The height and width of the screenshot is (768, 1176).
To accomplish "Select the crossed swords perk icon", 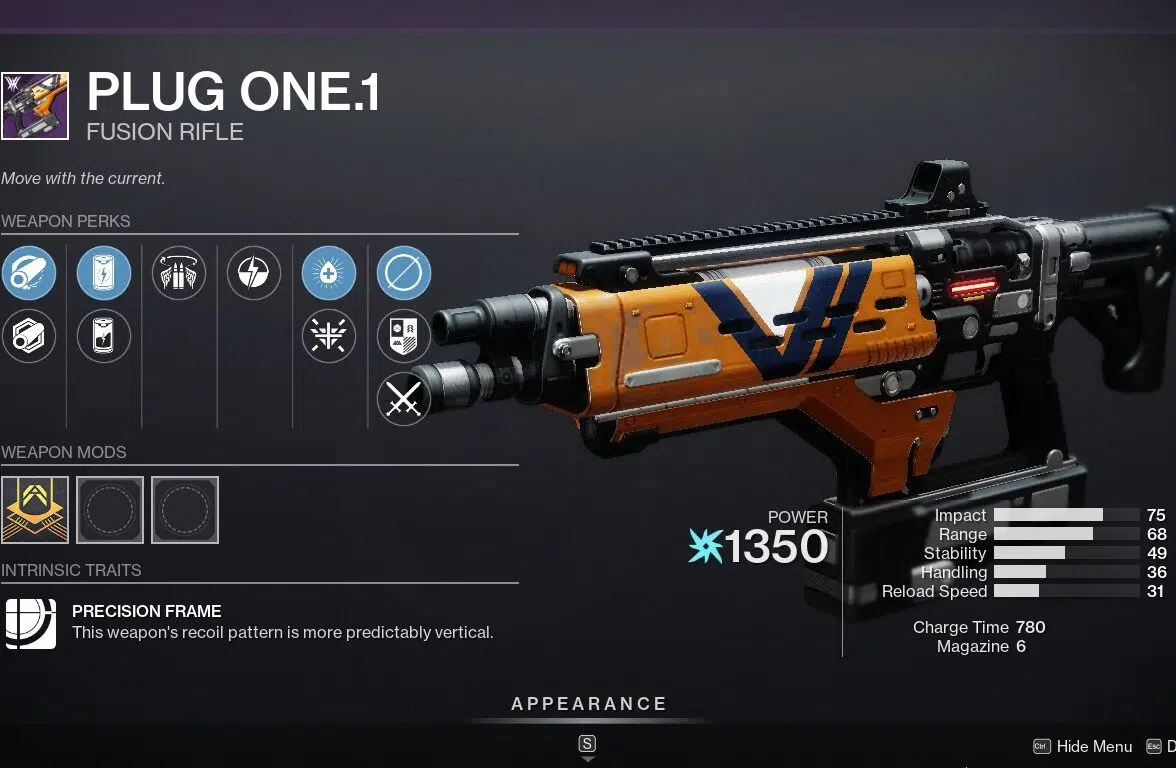I will pos(404,399).
